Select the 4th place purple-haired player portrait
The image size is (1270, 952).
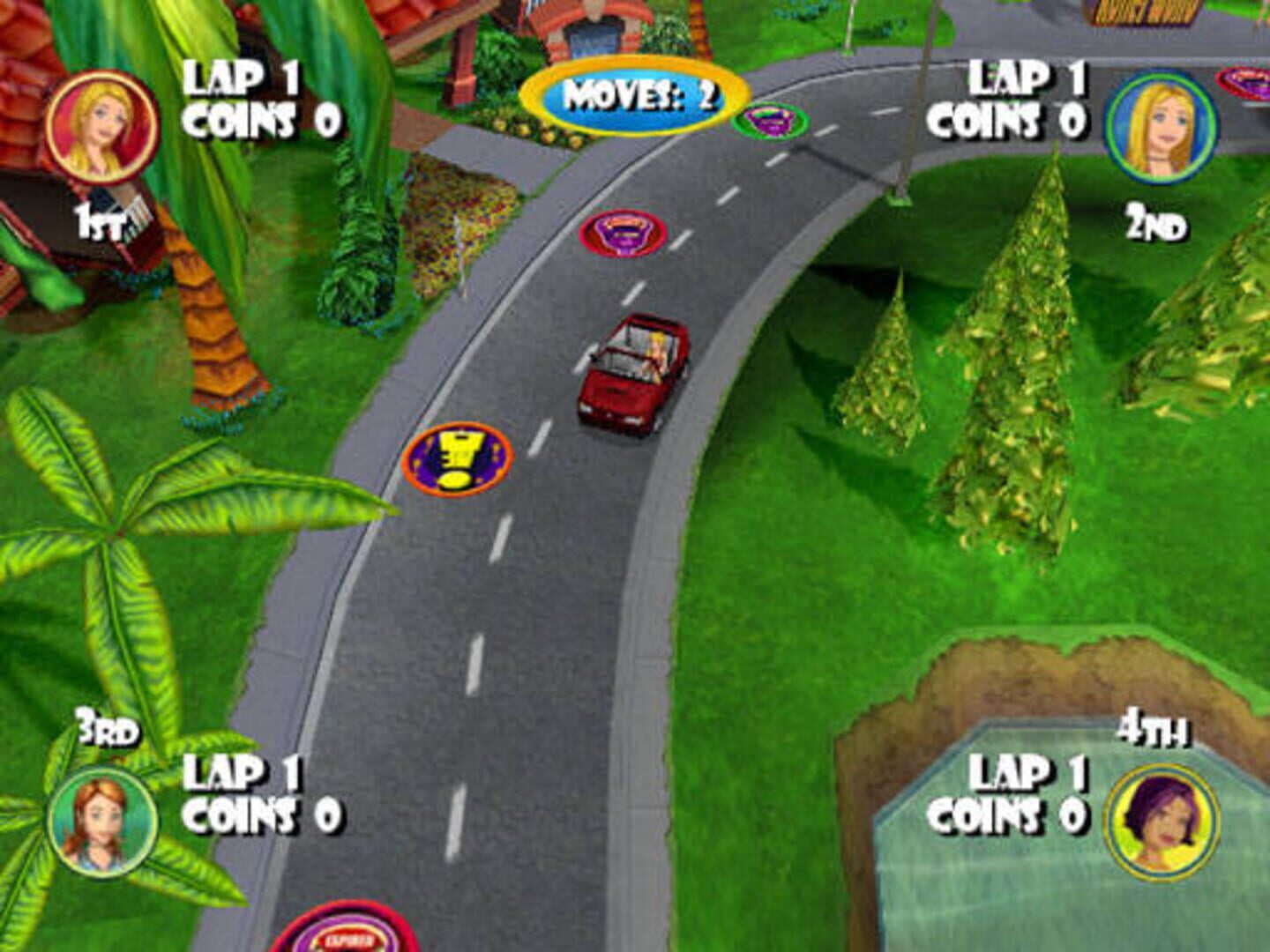click(x=1162, y=821)
